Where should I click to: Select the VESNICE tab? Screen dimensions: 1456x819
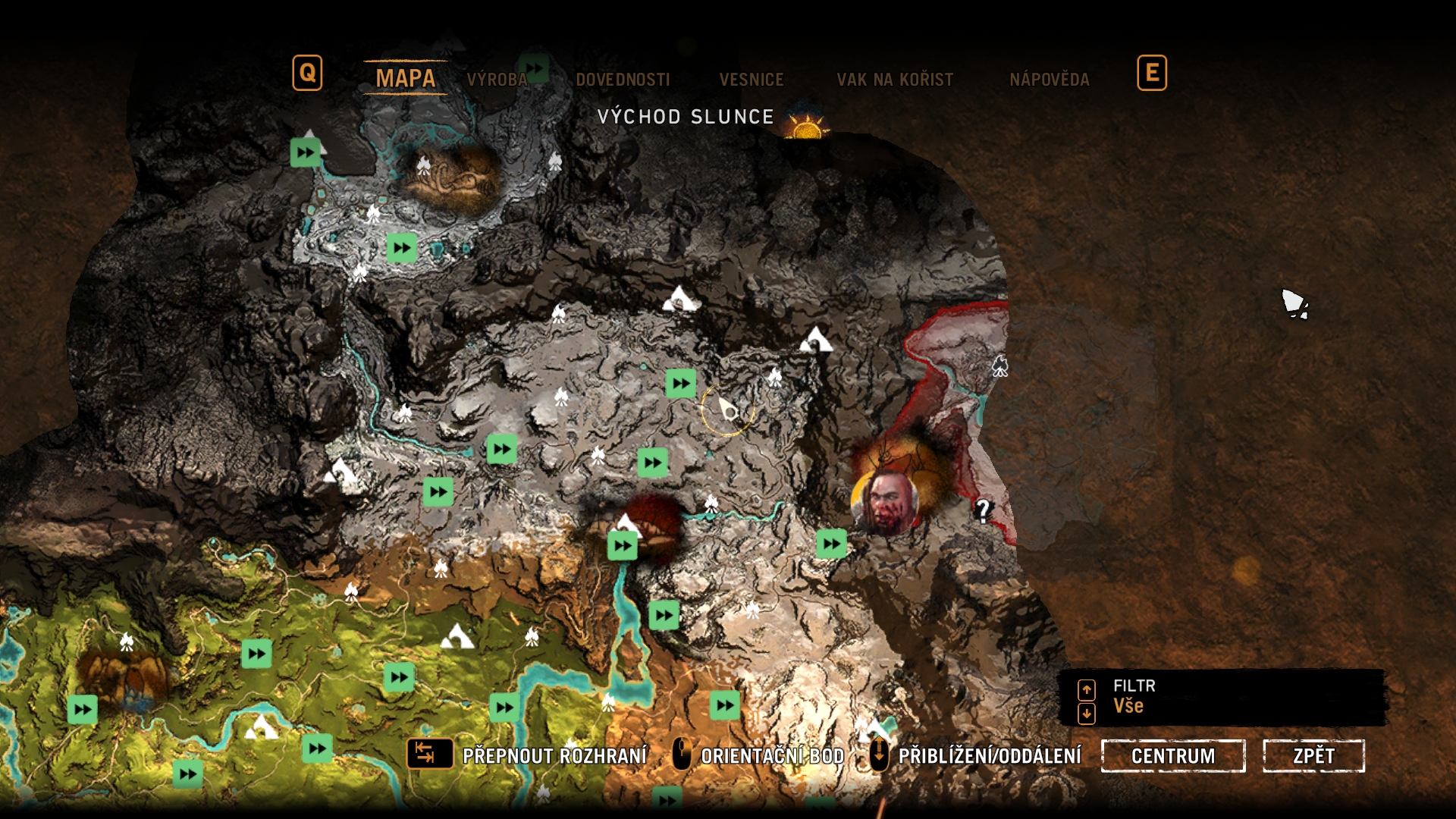pyautogui.click(x=751, y=80)
